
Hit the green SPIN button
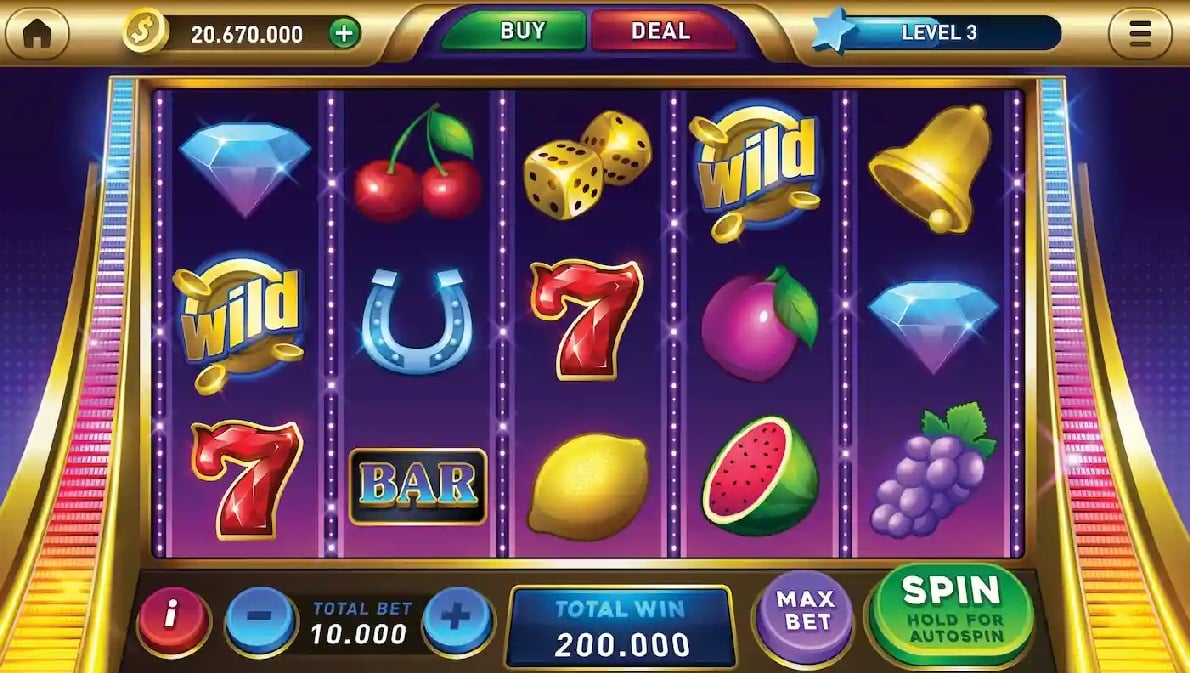click(951, 605)
